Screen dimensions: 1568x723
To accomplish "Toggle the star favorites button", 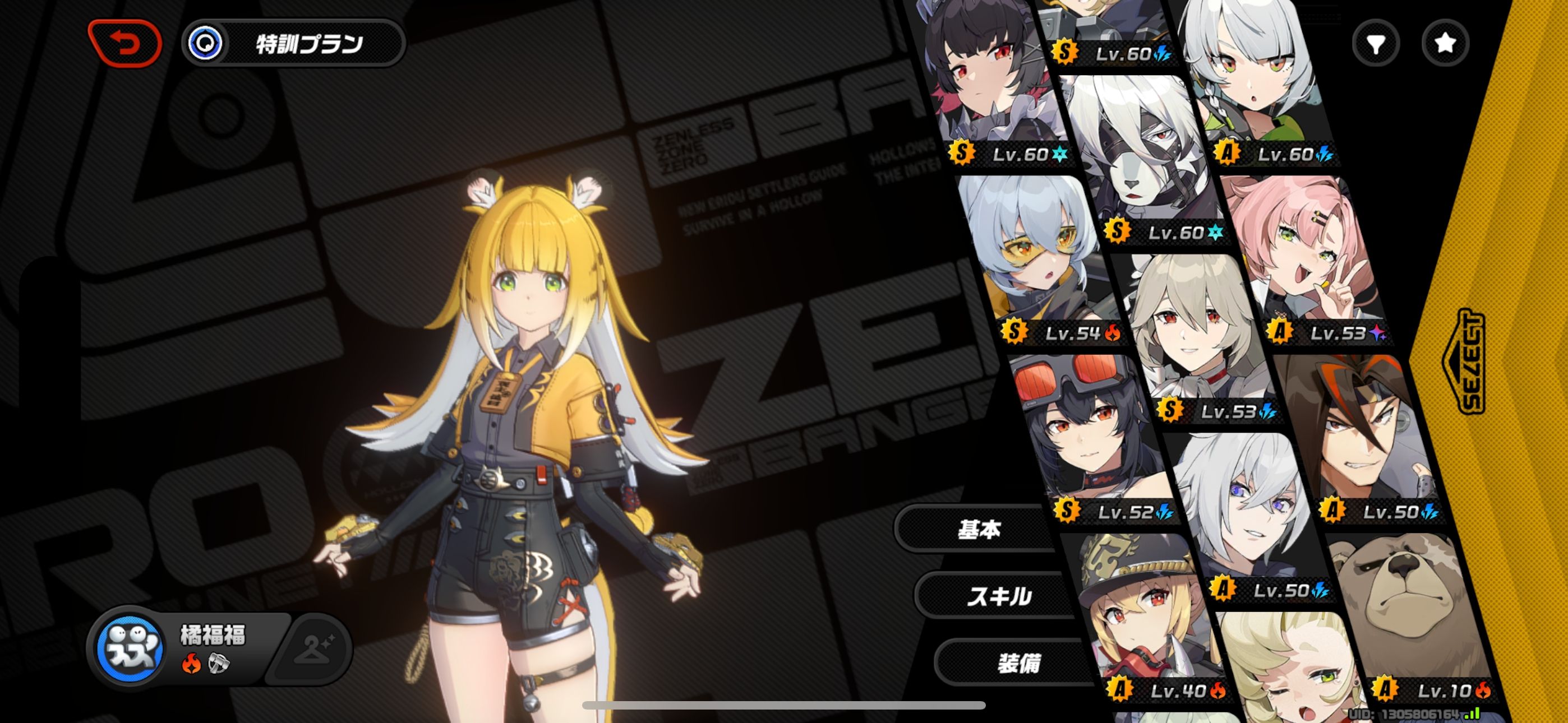I will 1445,43.
